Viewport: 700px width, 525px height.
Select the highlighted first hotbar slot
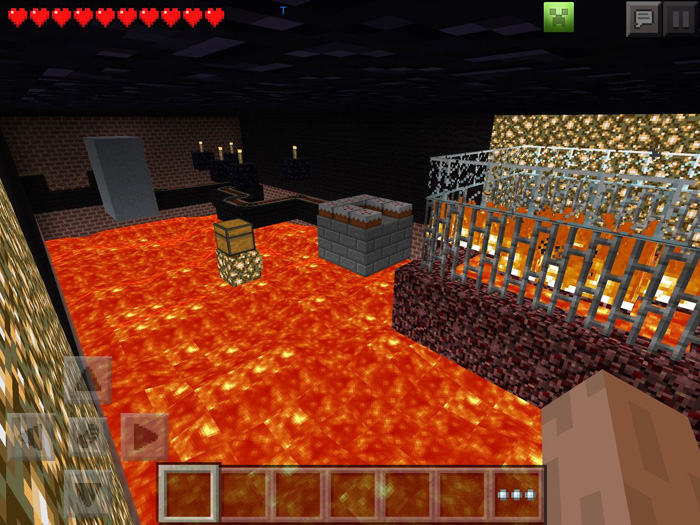[189, 494]
